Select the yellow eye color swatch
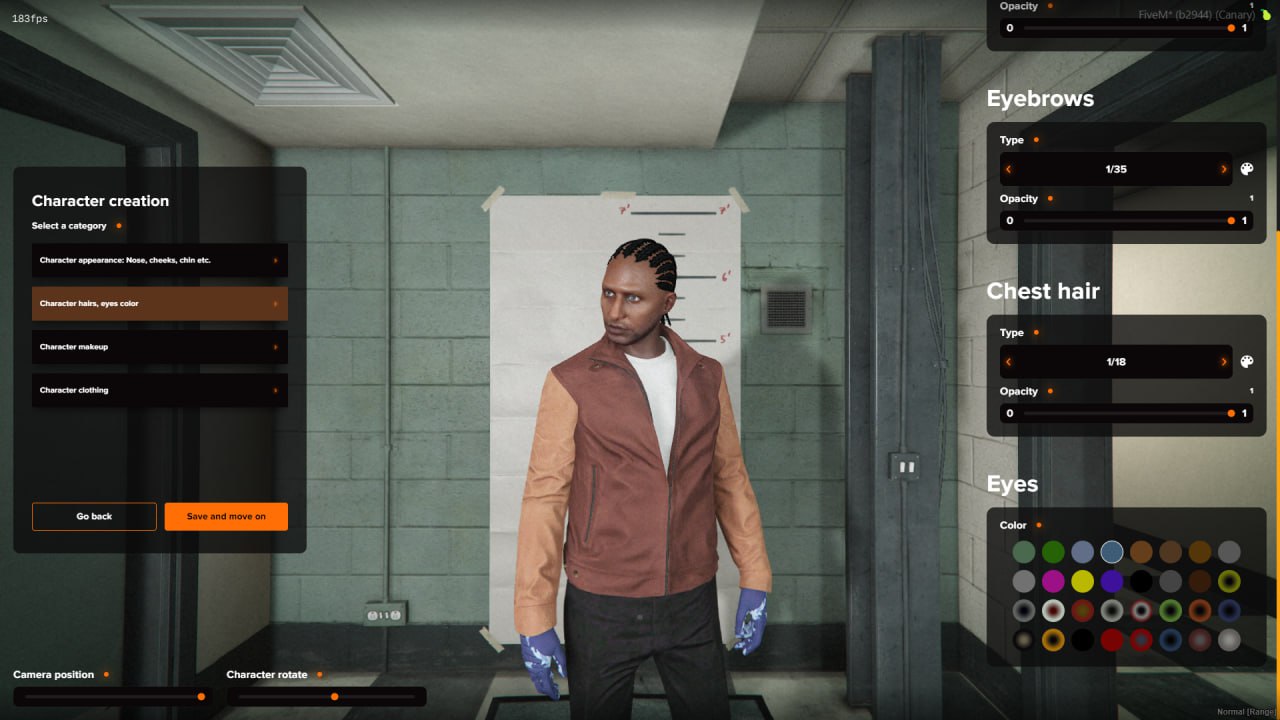Viewport: 1280px width, 720px height. click(x=1082, y=580)
